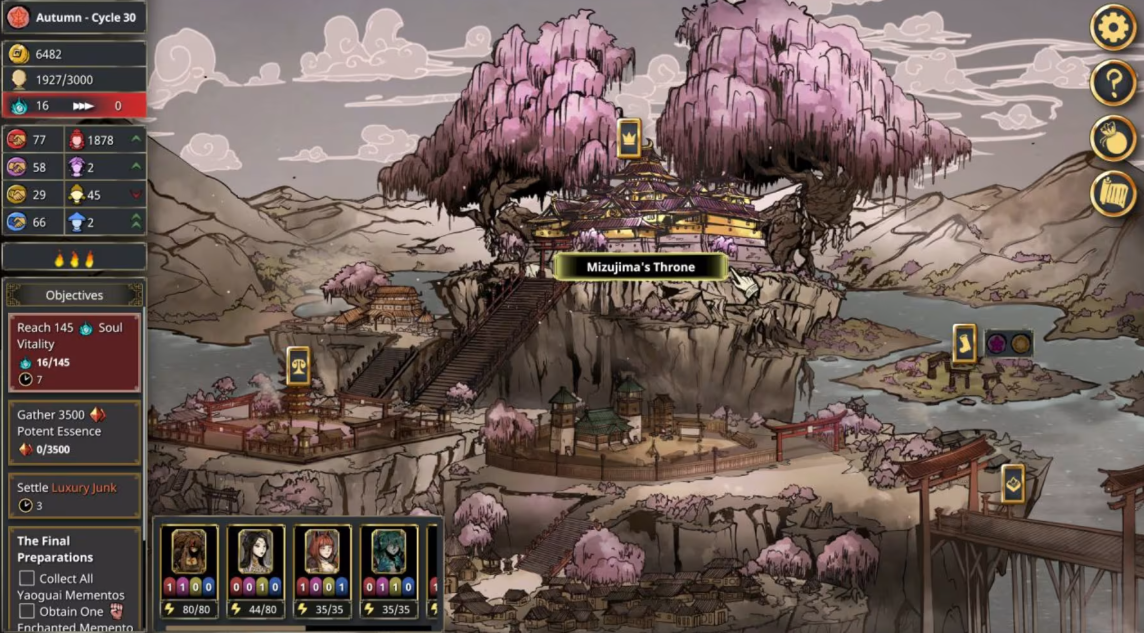Toggle the Collect All Yaoguai Mementos checkbox
1144x633 pixels.
(27, 578)
